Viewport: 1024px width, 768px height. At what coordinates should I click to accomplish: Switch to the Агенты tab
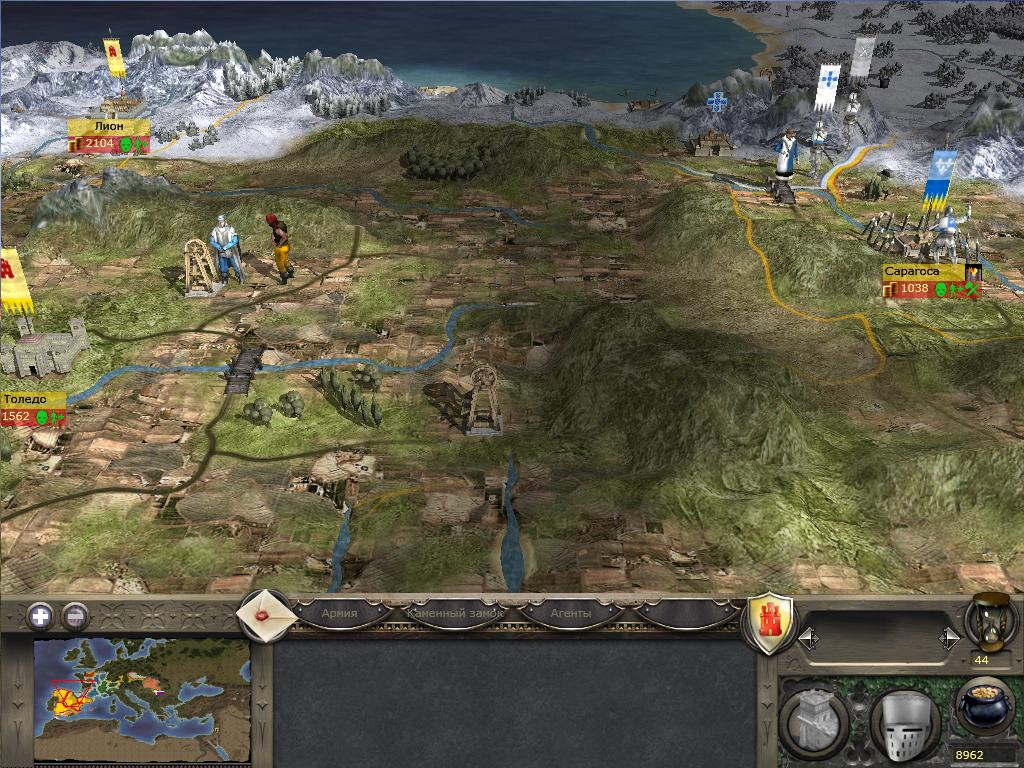pos(571,612)
